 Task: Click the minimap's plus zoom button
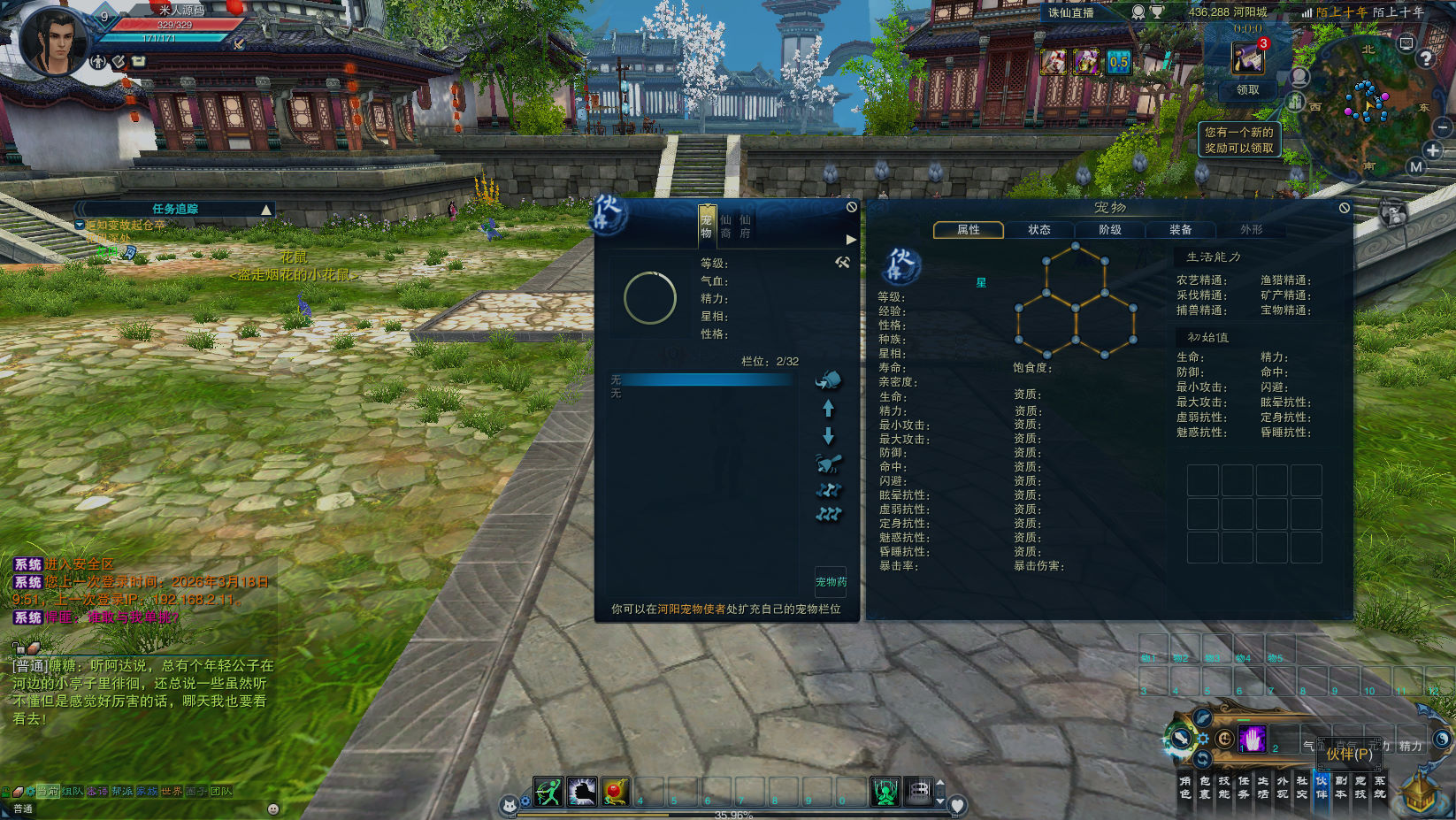1433,150
